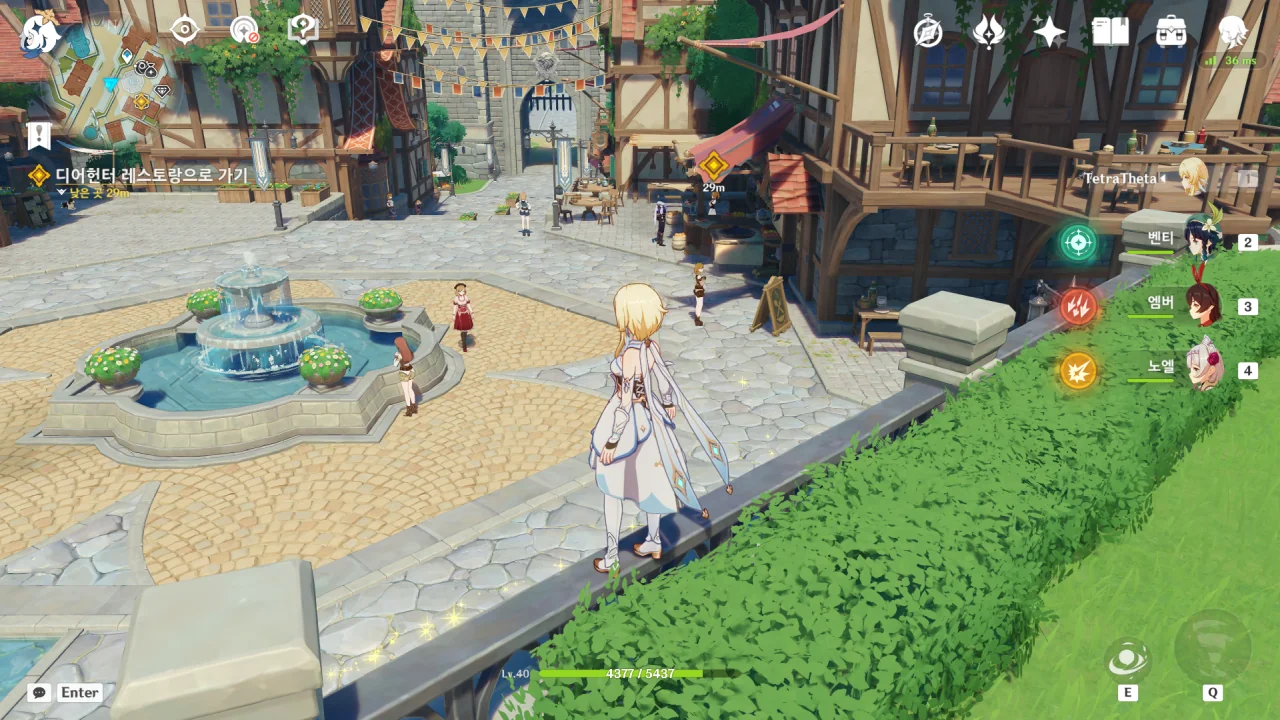
Task: Use the elemental skill above the E label
Action: 1128,660
